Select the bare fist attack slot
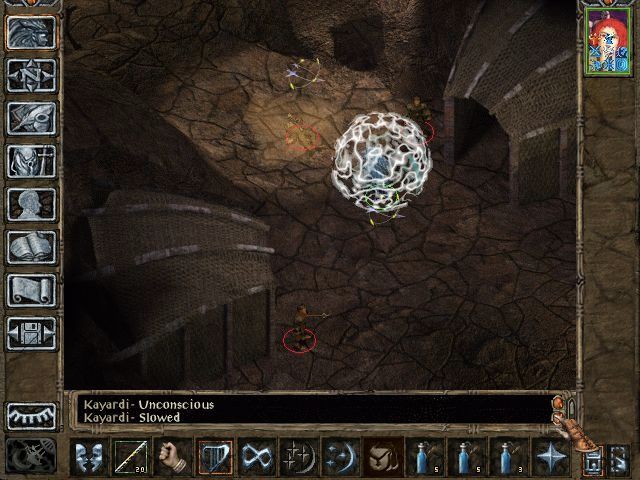Image resolution: width=640 pixels, height=480 pixels. point(173,457)
